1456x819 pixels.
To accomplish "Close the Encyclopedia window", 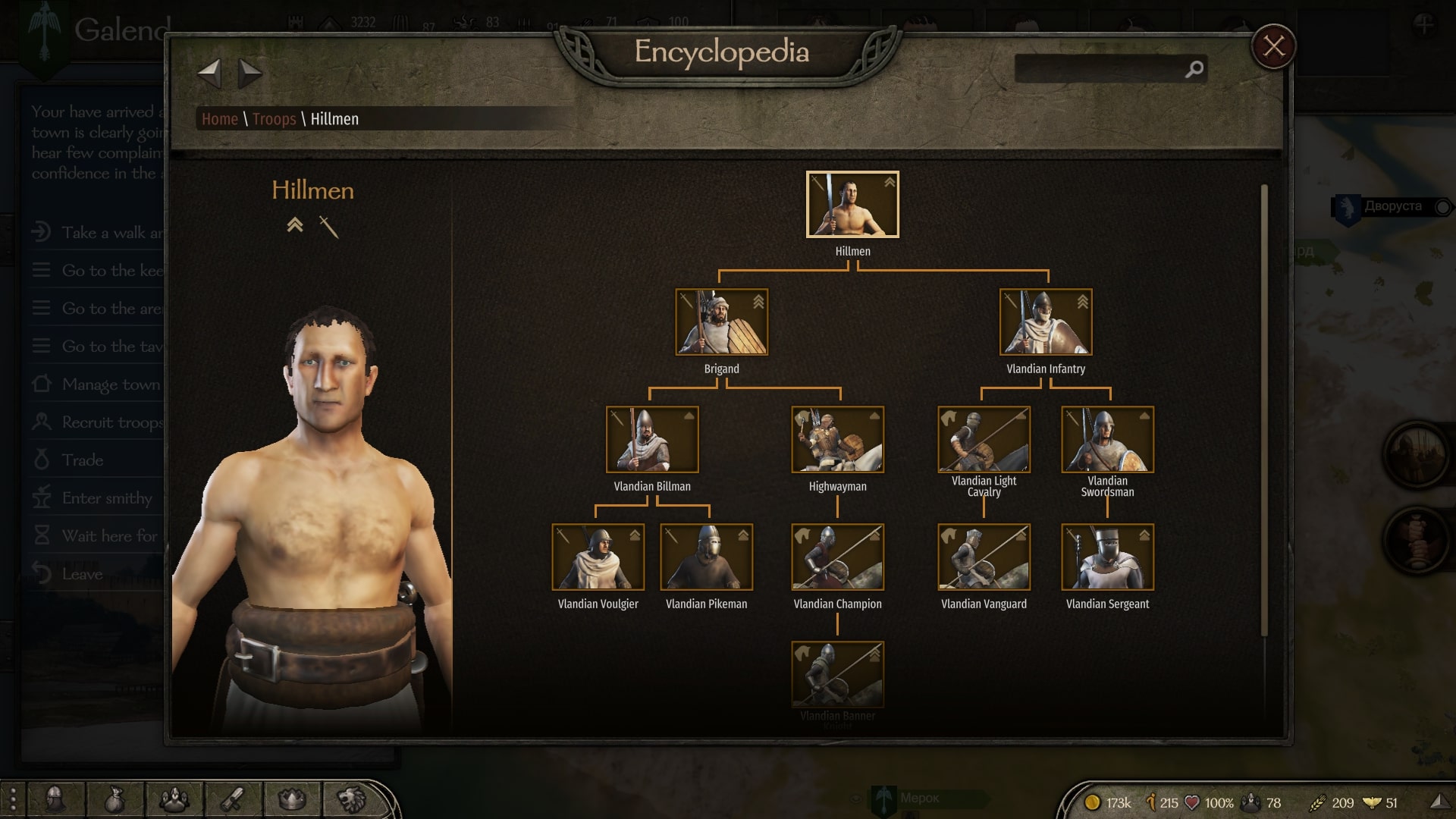I will pos(1273,47).
